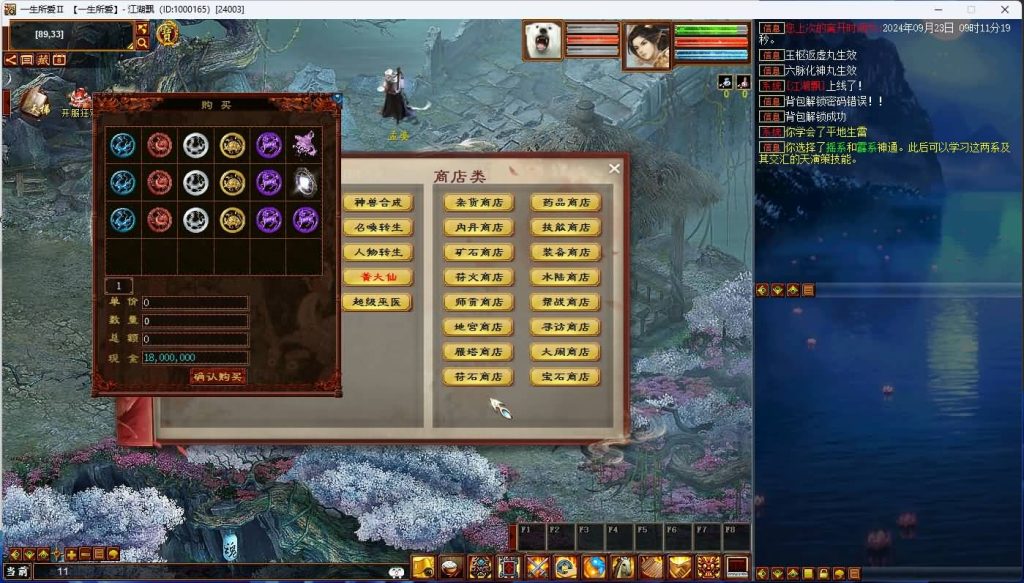Close the 商店类 shop category panel
The width and height of the screenshot is (1024, 583).
pos(614,169)
